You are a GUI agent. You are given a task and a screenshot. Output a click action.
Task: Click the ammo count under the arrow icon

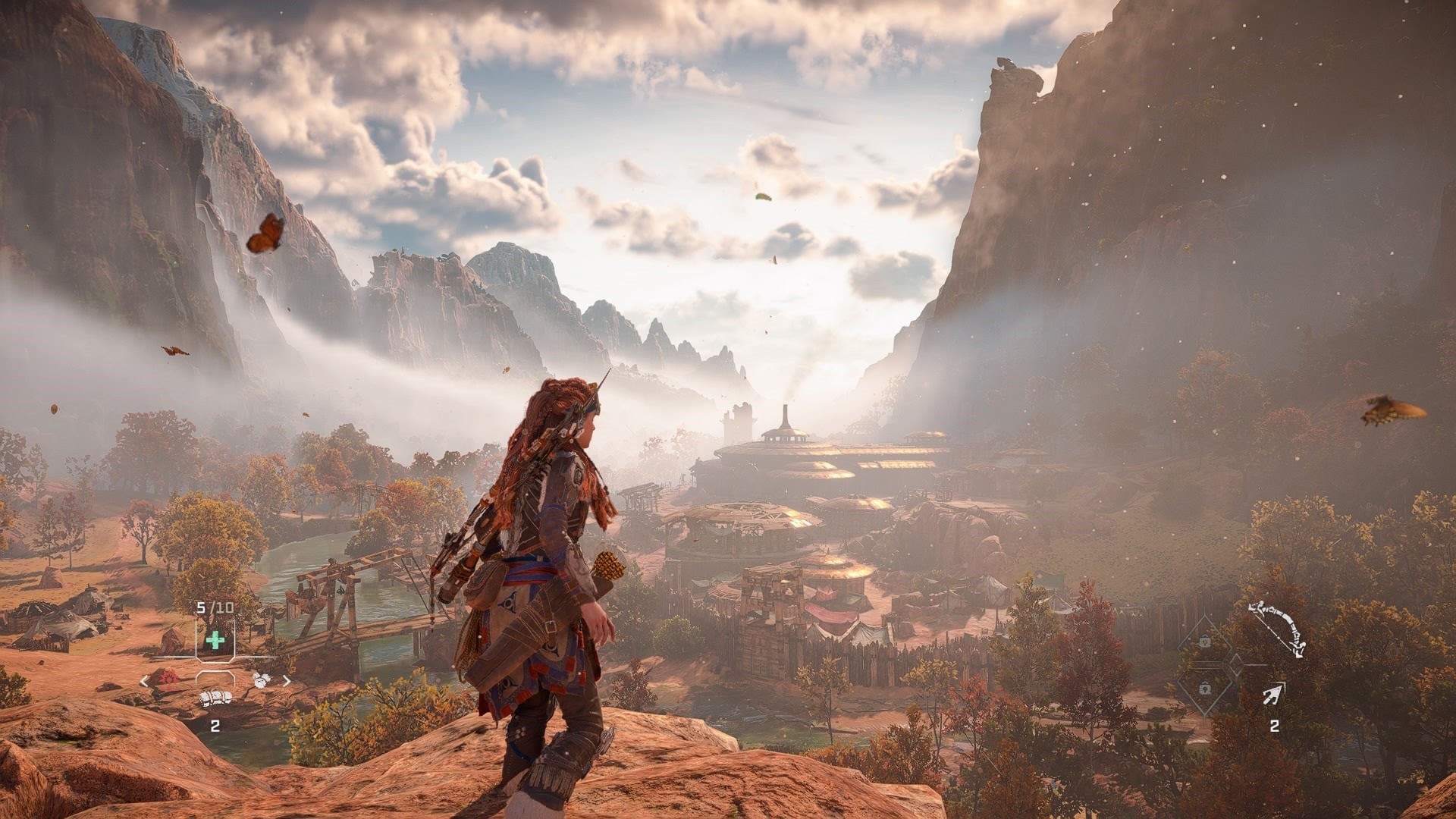coord(1275,726)
